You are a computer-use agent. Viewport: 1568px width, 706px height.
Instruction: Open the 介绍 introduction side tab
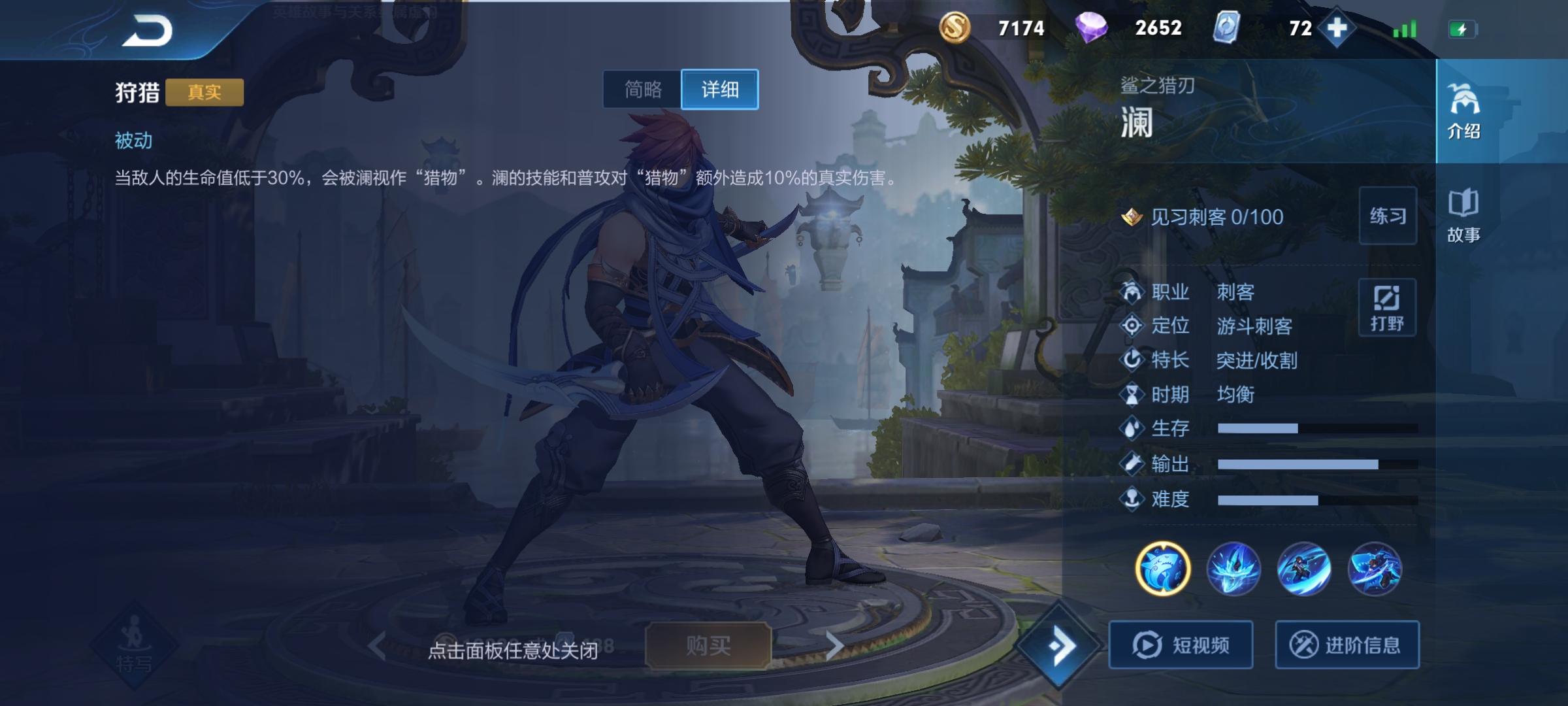(x=1463, y=111)
